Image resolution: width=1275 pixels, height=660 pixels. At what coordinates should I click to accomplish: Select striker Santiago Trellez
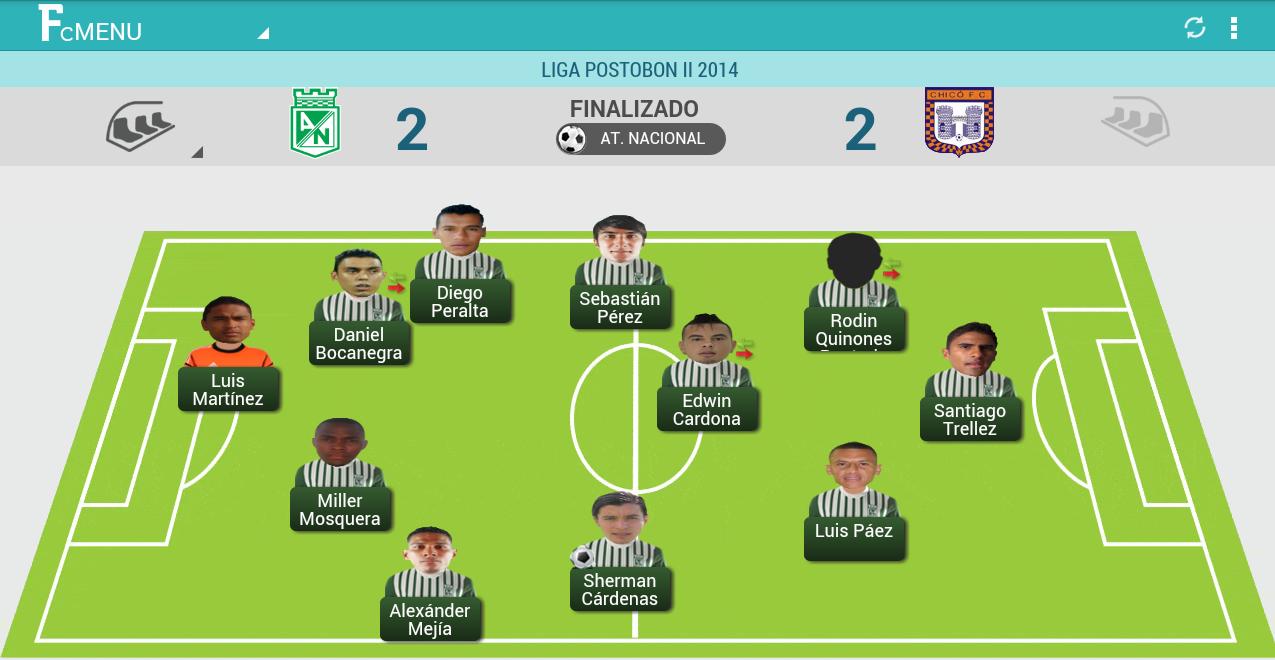tap(970, 419)
